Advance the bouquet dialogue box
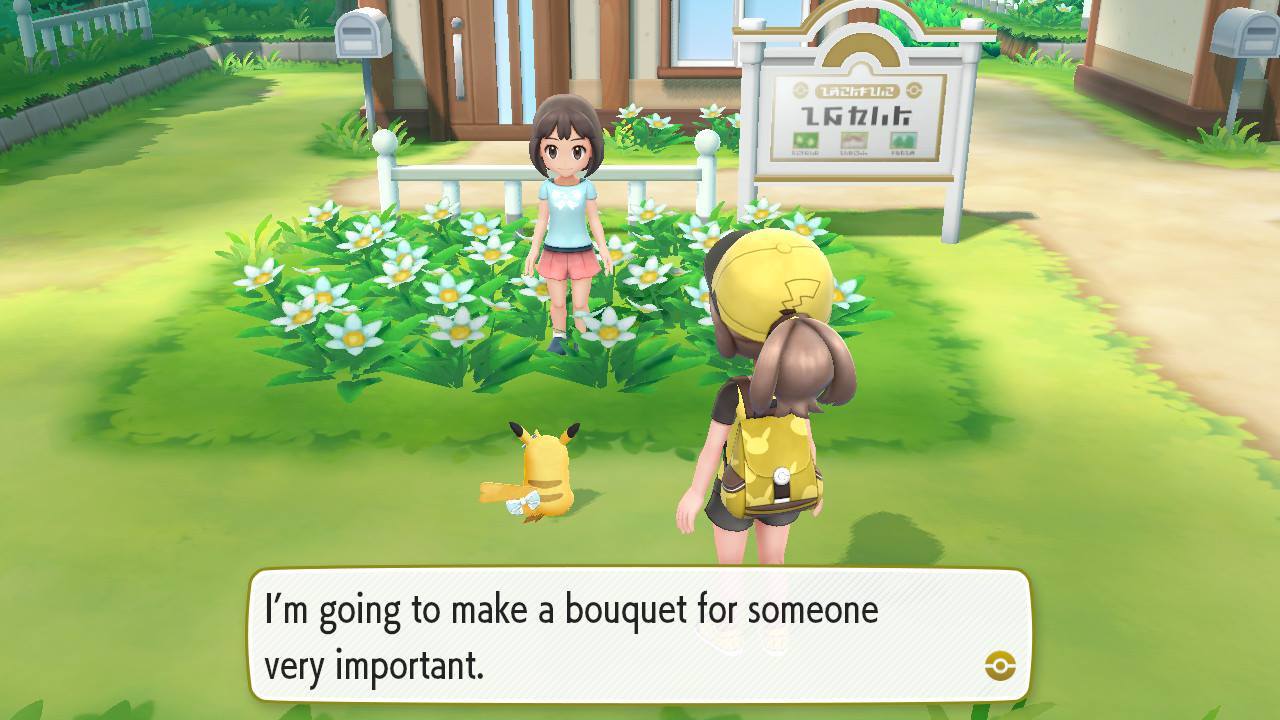1280x720 pixels. pos(639,635)
